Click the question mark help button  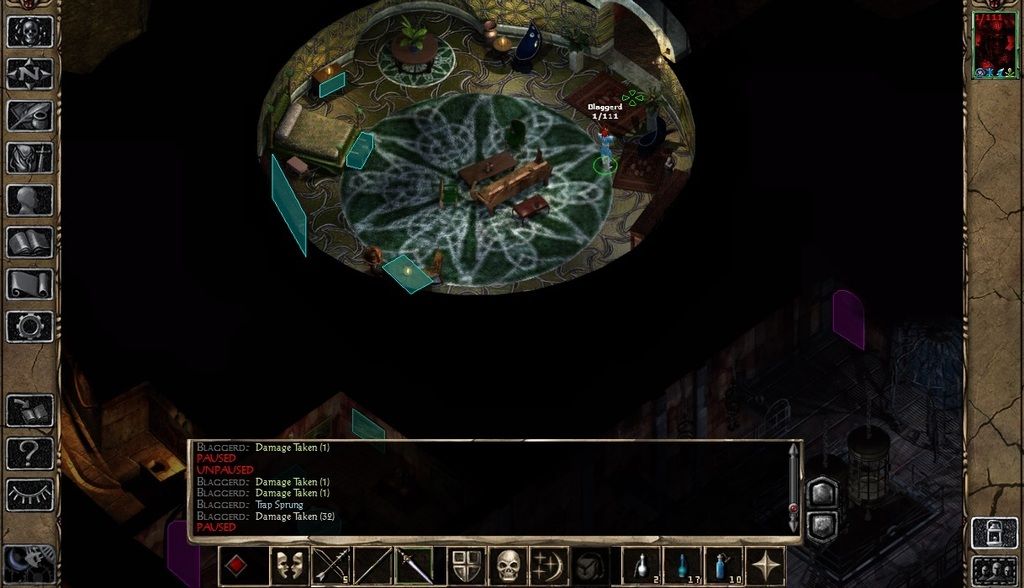(30, 453)
